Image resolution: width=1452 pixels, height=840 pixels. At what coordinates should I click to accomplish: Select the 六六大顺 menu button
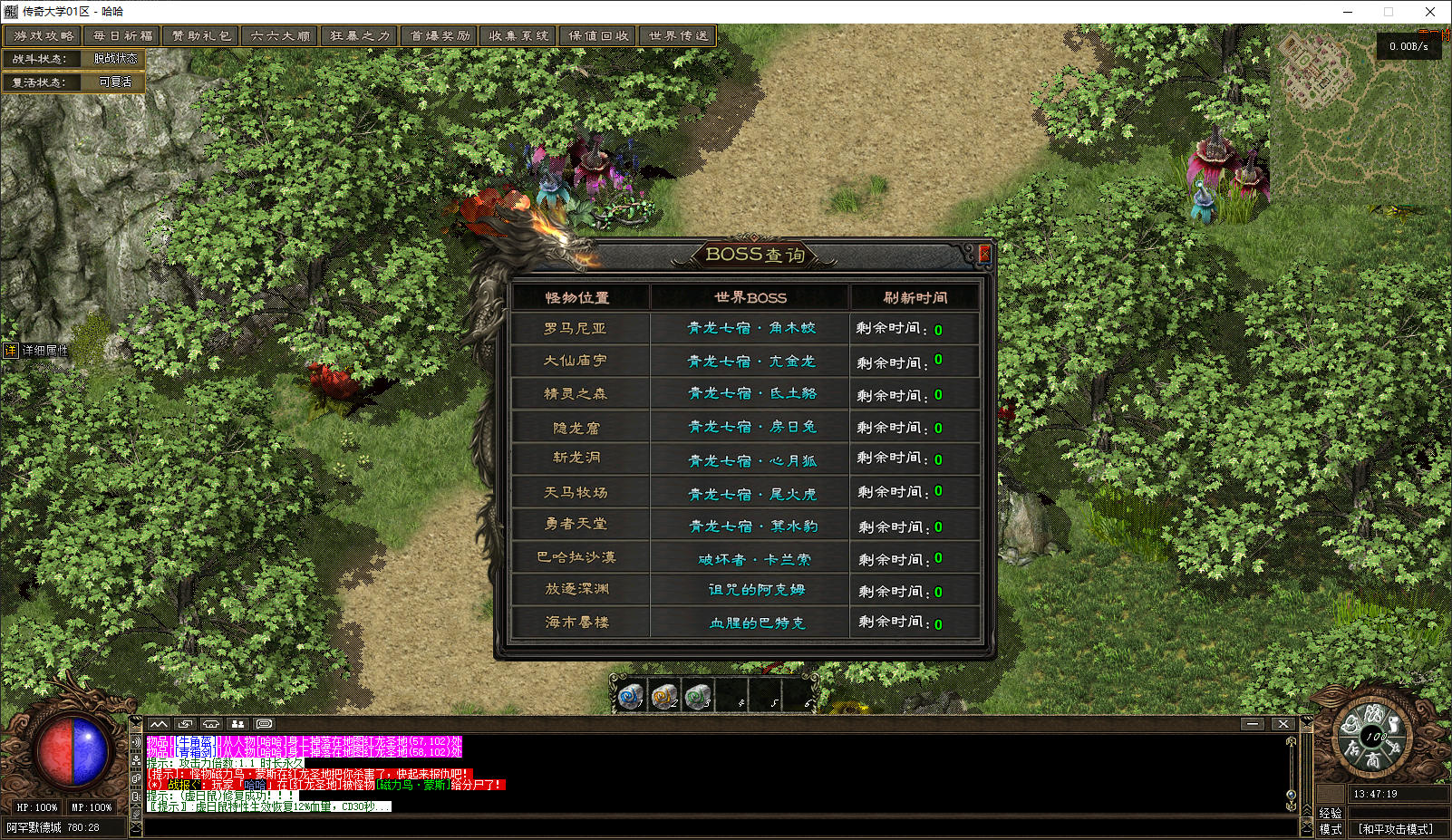click(281, 36)
